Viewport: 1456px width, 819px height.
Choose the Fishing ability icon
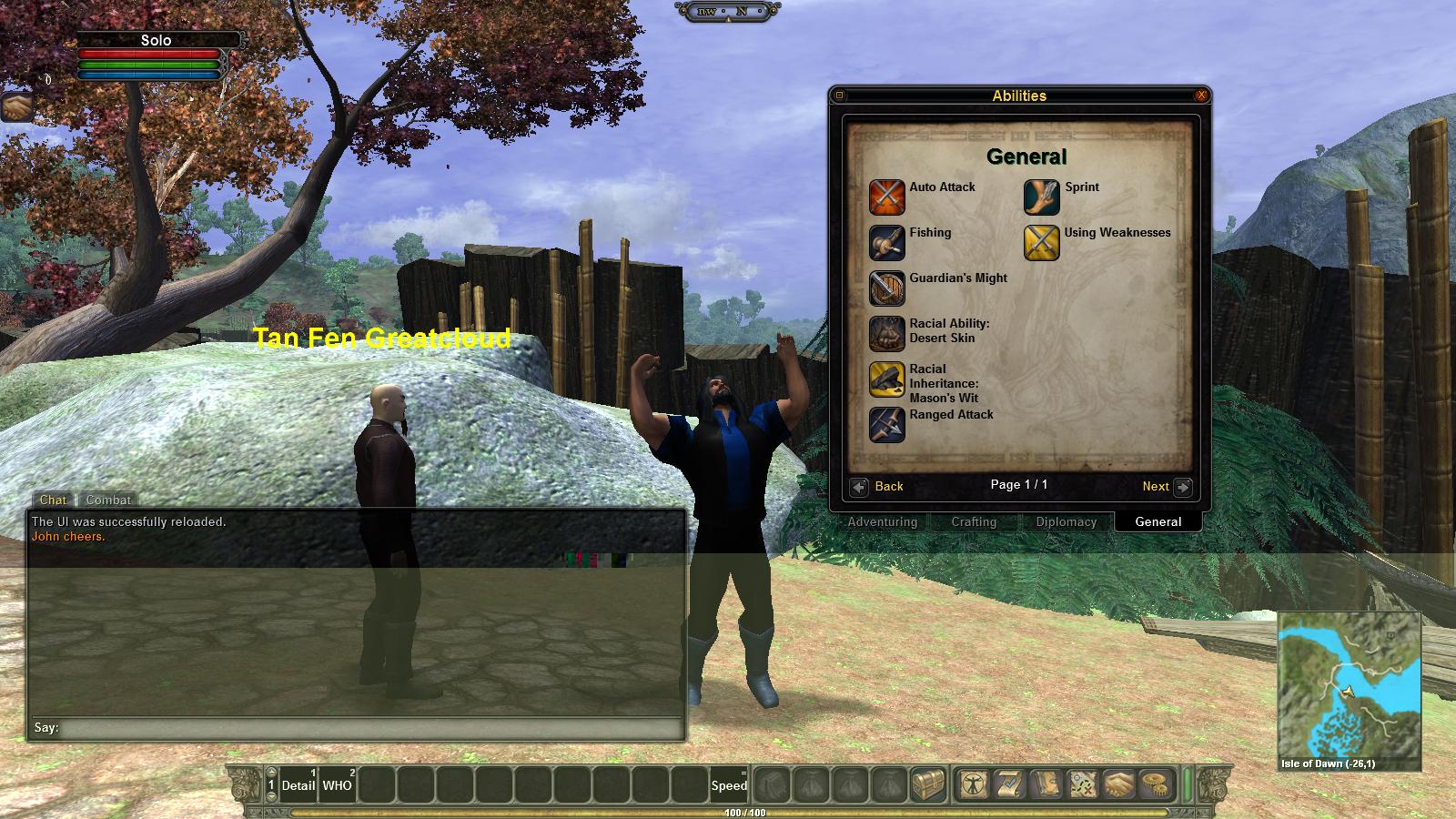pyautogui.click(x=886, y=243)
